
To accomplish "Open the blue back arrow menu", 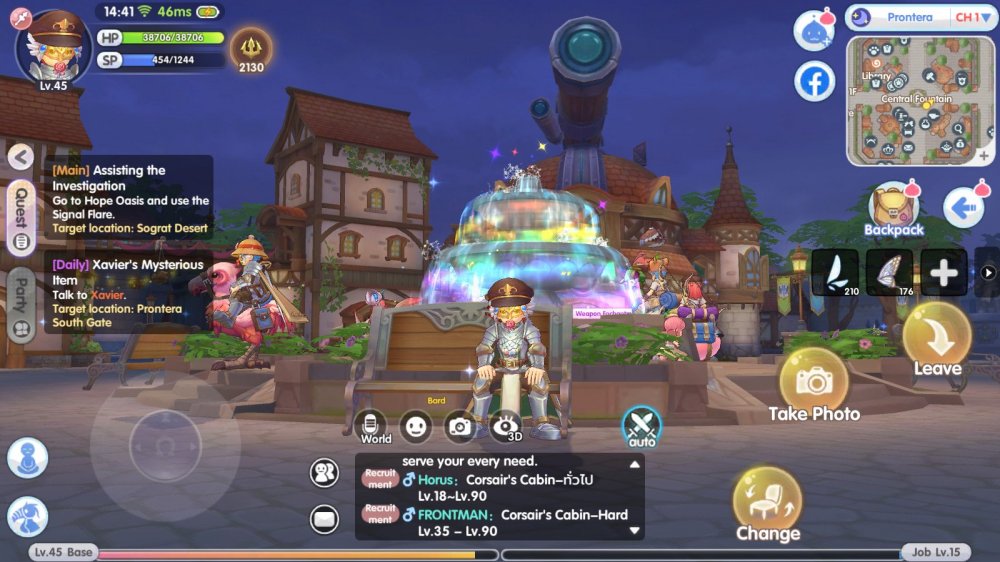I will (964, 208).
